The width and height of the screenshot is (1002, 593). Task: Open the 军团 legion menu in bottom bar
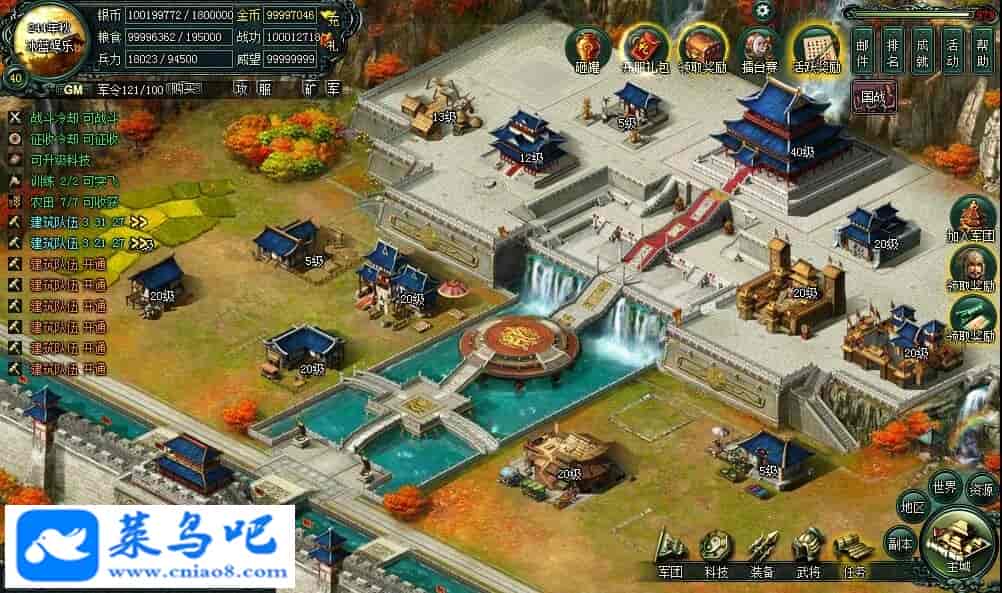pyautogui.click(x=670, y=553)
